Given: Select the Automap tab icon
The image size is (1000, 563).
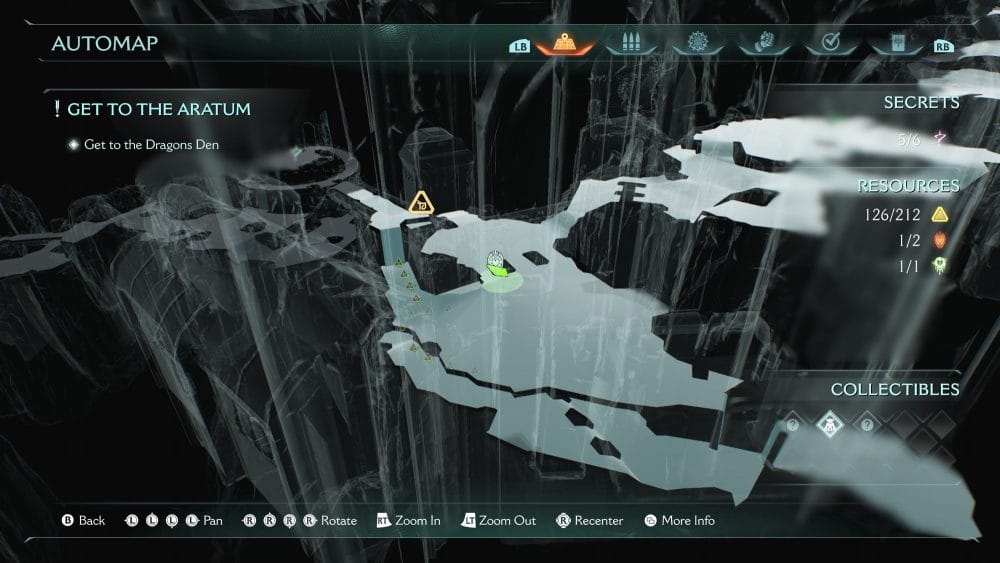Looking at the screenshot, I should click(566, 44).
